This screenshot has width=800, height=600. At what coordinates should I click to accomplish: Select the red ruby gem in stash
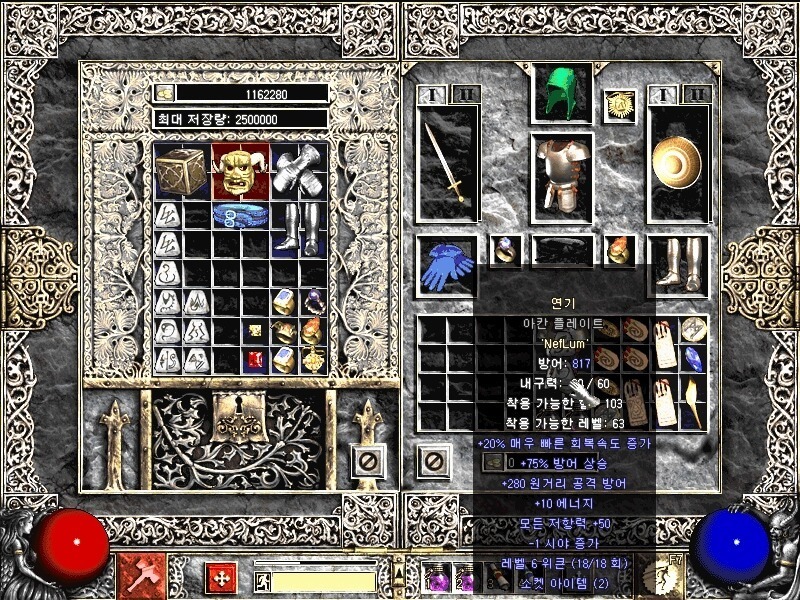click(x=254, y=359)
